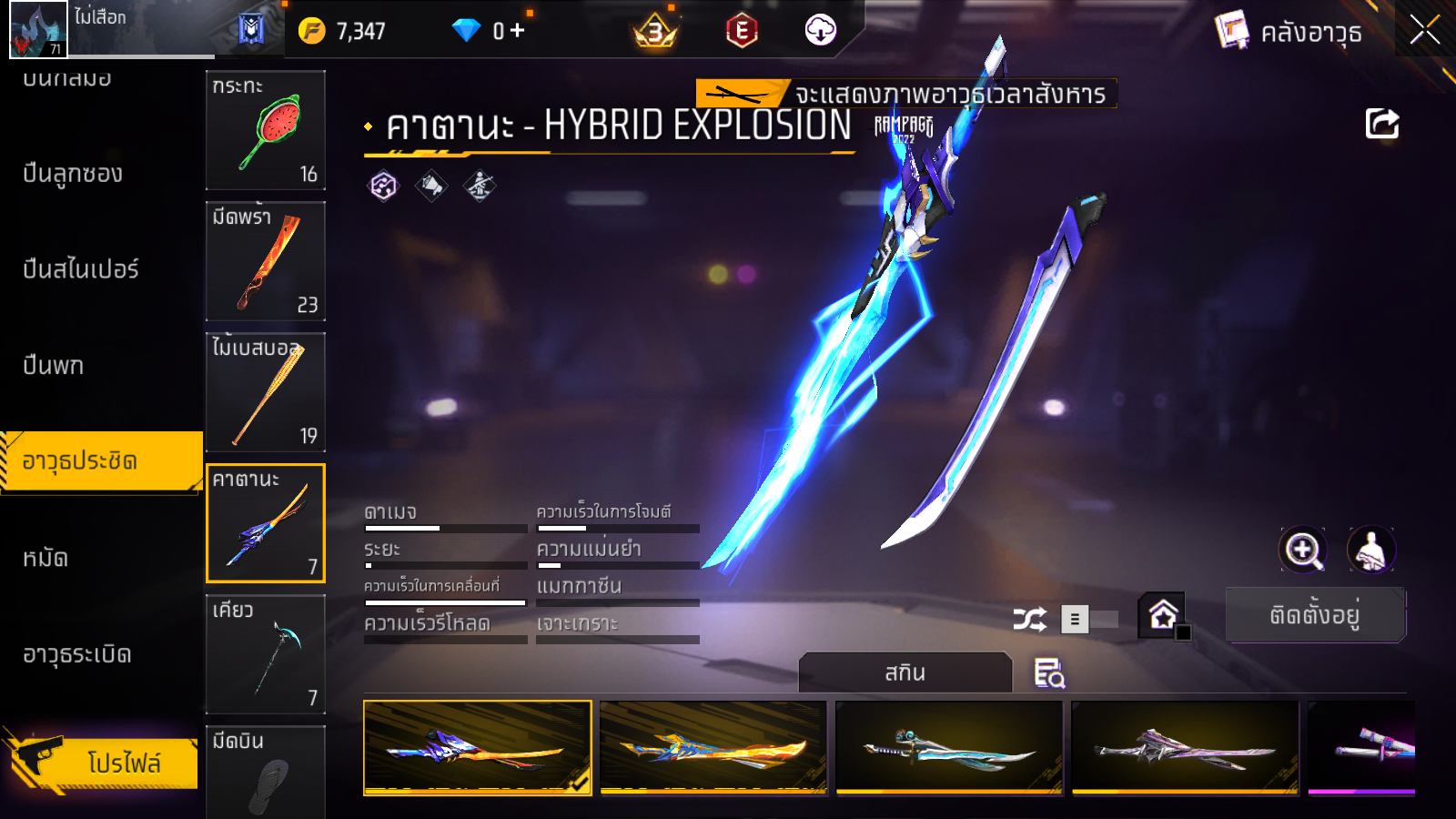Select the เคียว scythe weapon slot

point(265,654)
